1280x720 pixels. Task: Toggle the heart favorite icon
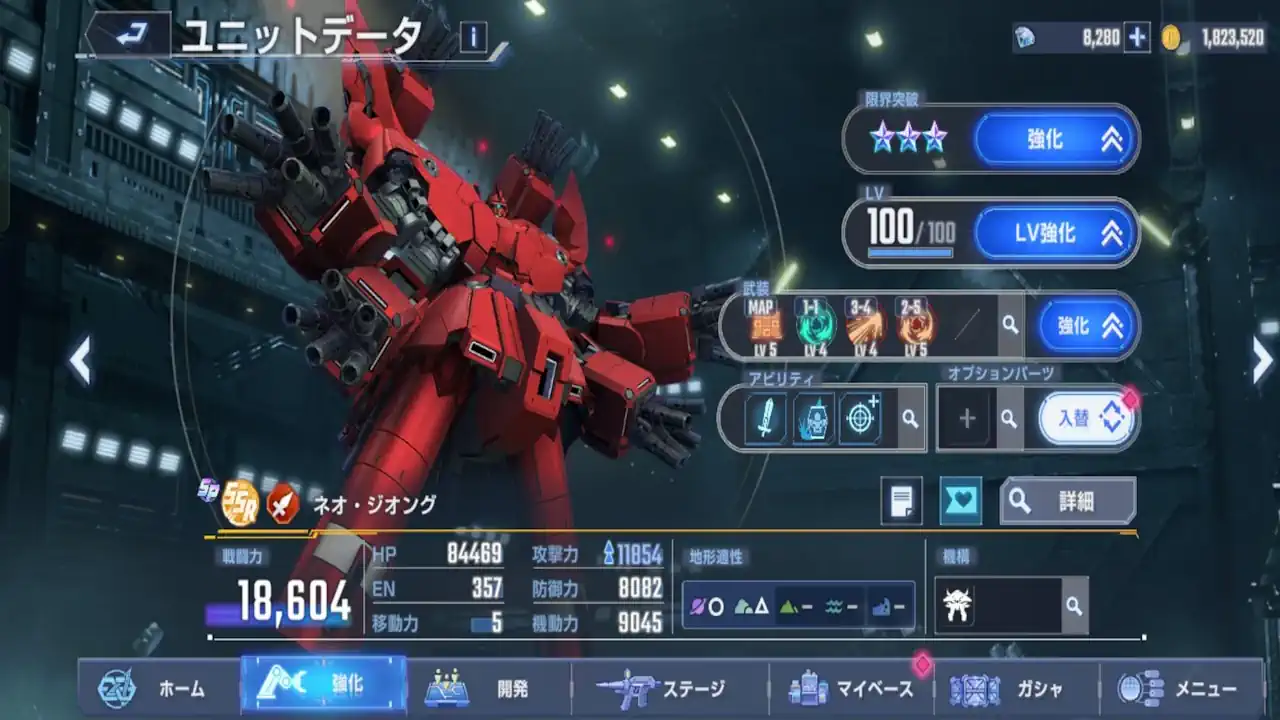coord(960,501)
